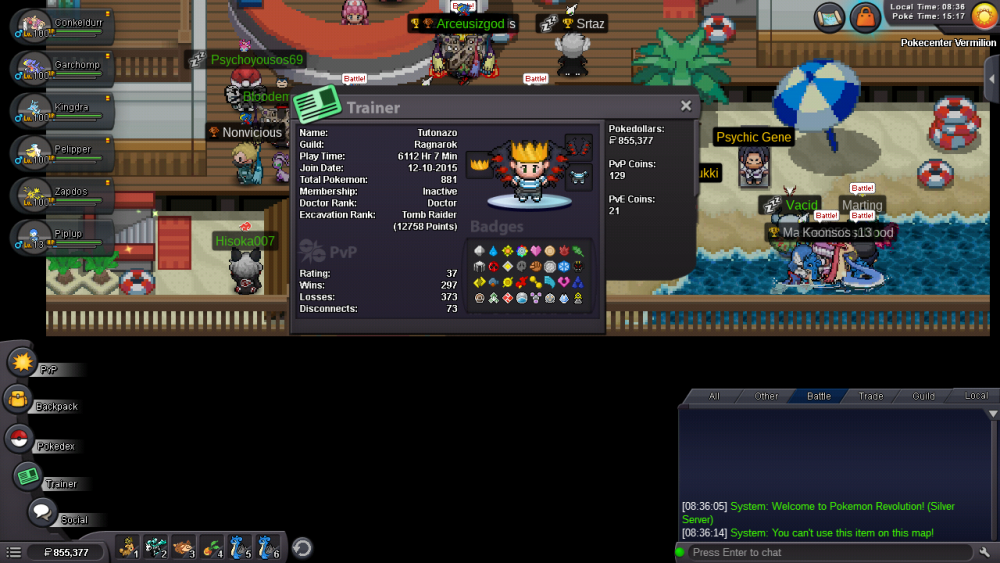Image resolution: width=1000 pixels, height=563 pixels.
Task: Open the world map icon
Action: [x=829, y=17]
